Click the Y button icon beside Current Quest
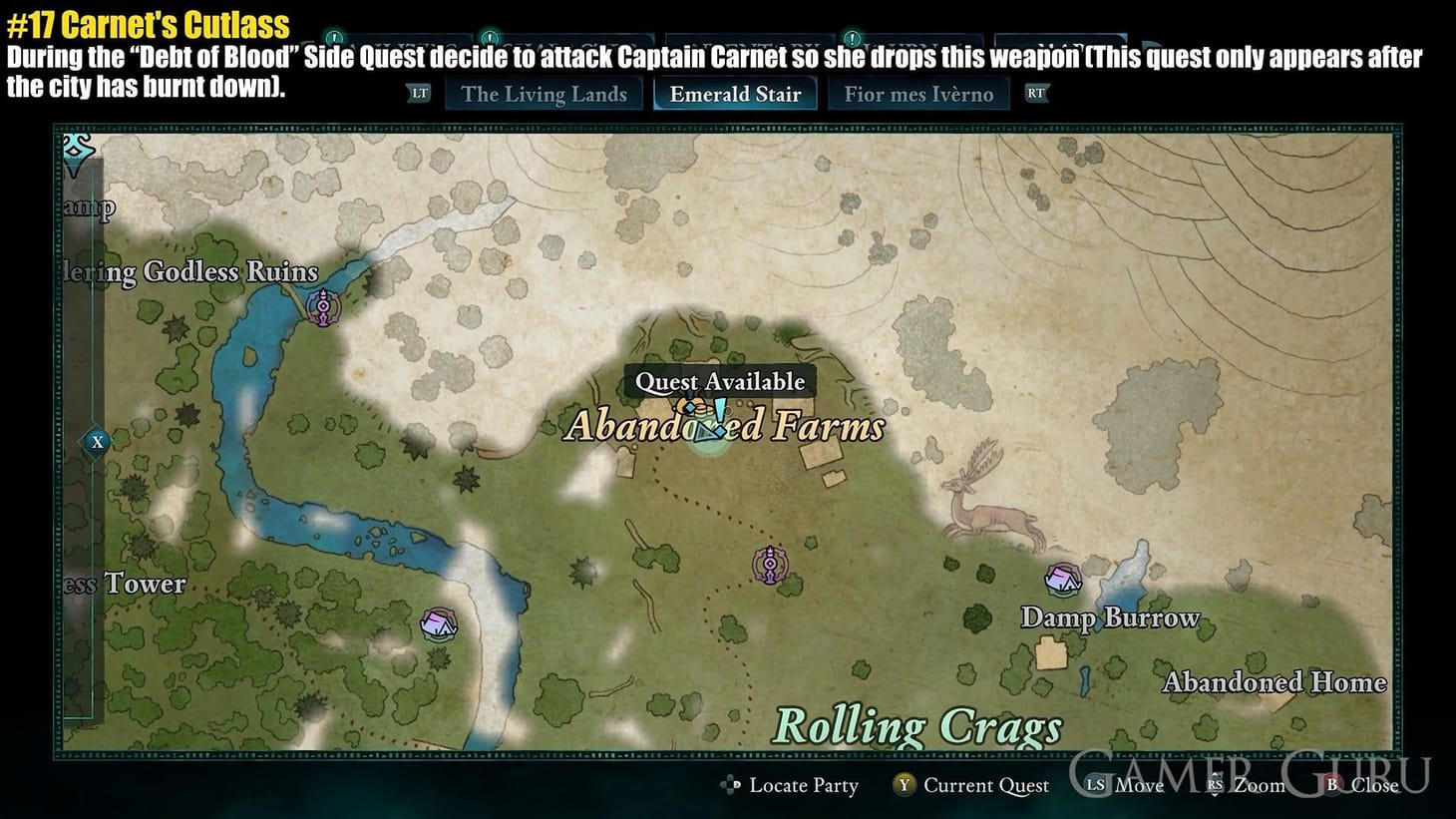1456x819 pixels. (x=904, y=786)
